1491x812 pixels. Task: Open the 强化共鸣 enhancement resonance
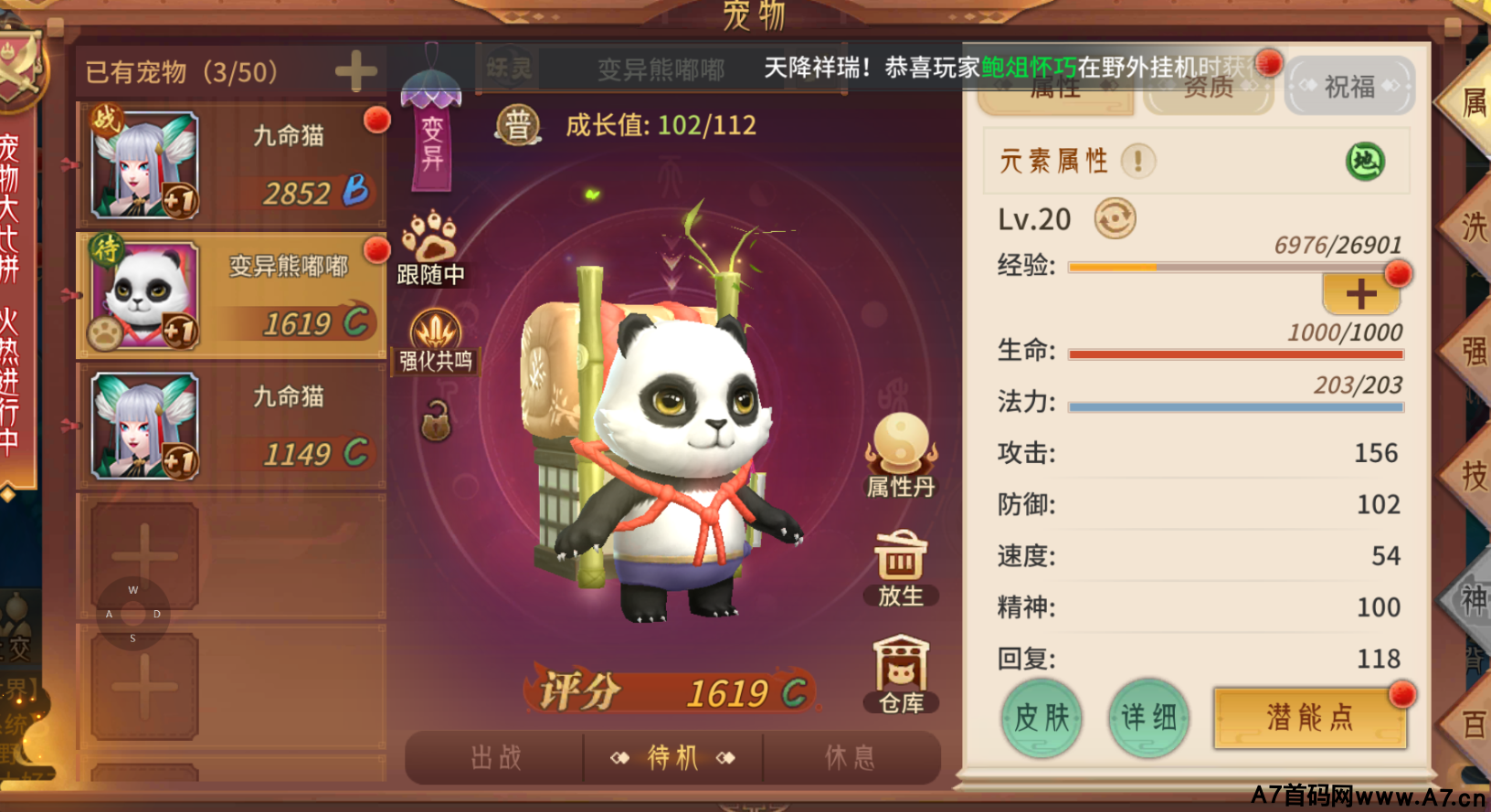pos(436,342)
